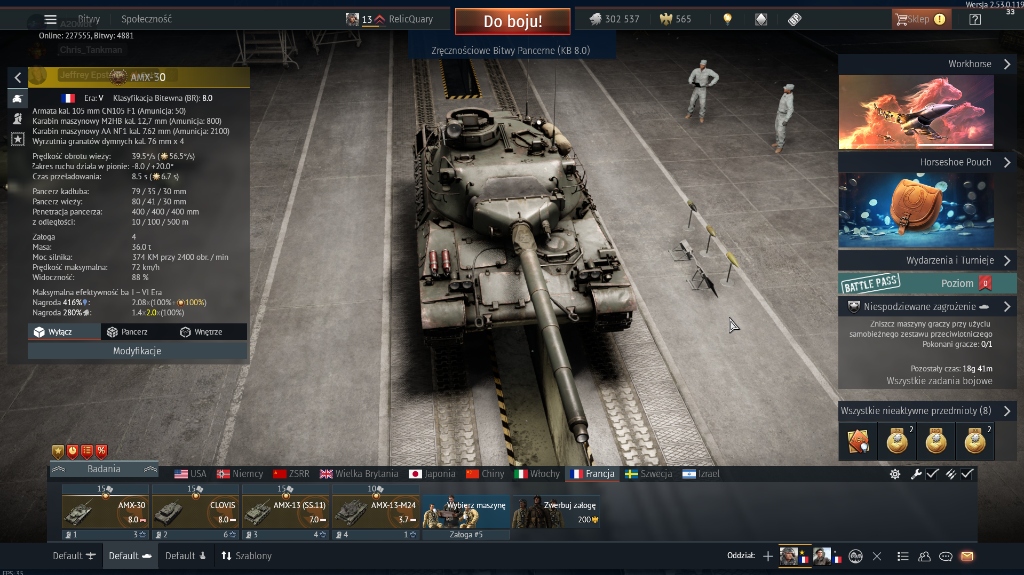
Task: Open the Bitwy menu
Action: click(89, 19)
